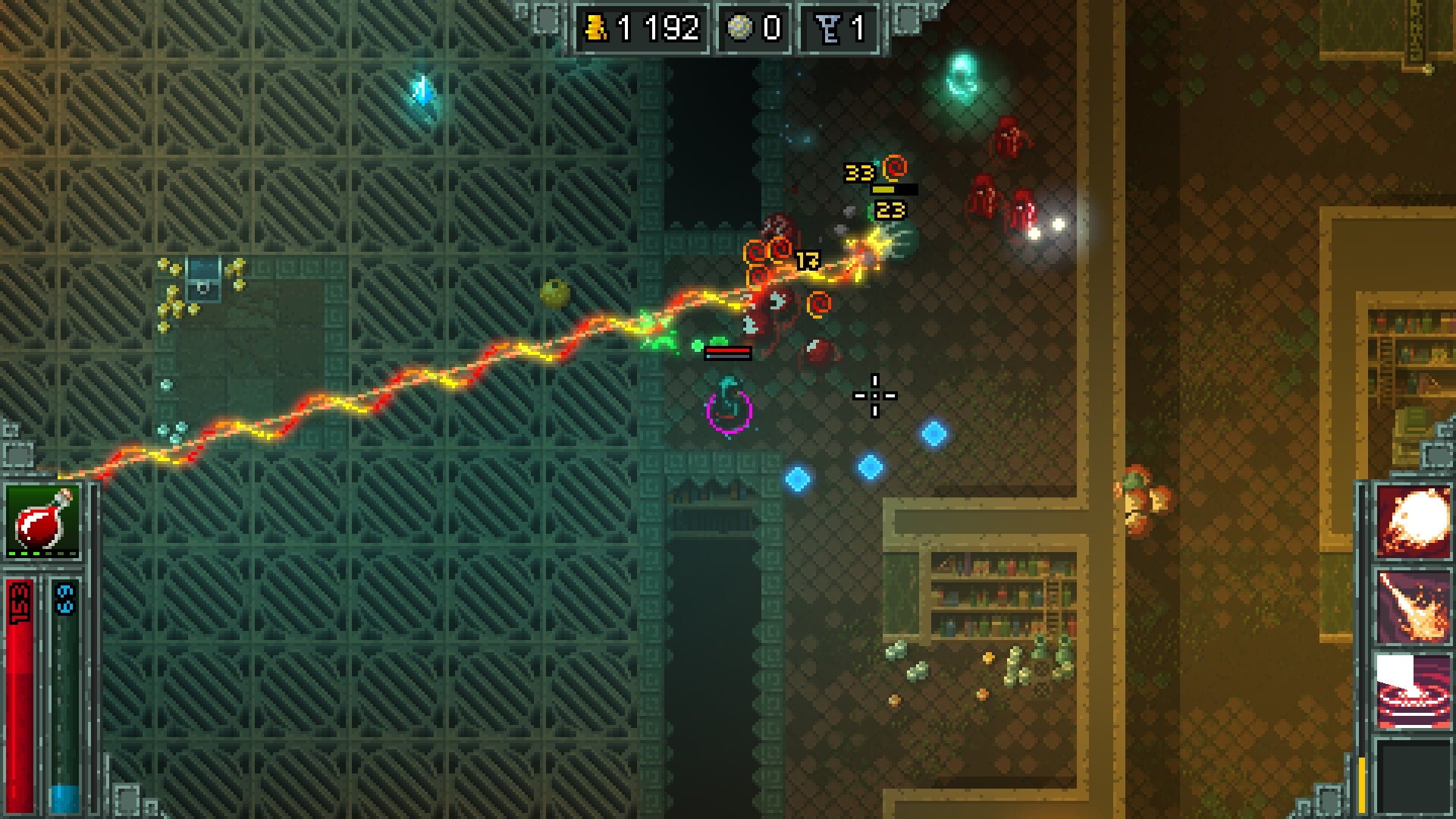Click the crosshair aiming reticle
1456x819 pixels.
tap(876, 396)
